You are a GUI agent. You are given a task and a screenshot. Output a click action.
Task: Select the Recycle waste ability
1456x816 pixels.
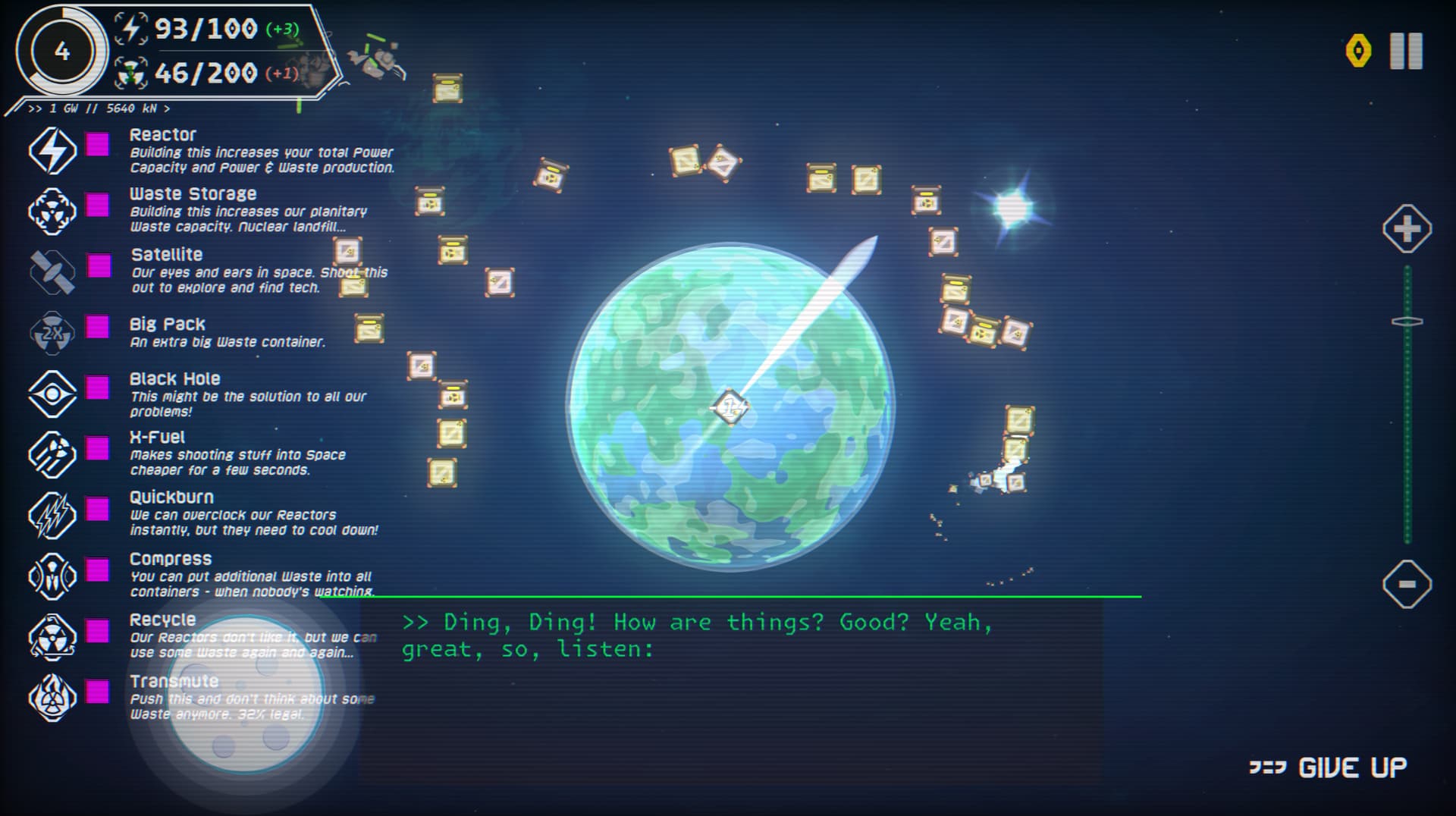52,636
